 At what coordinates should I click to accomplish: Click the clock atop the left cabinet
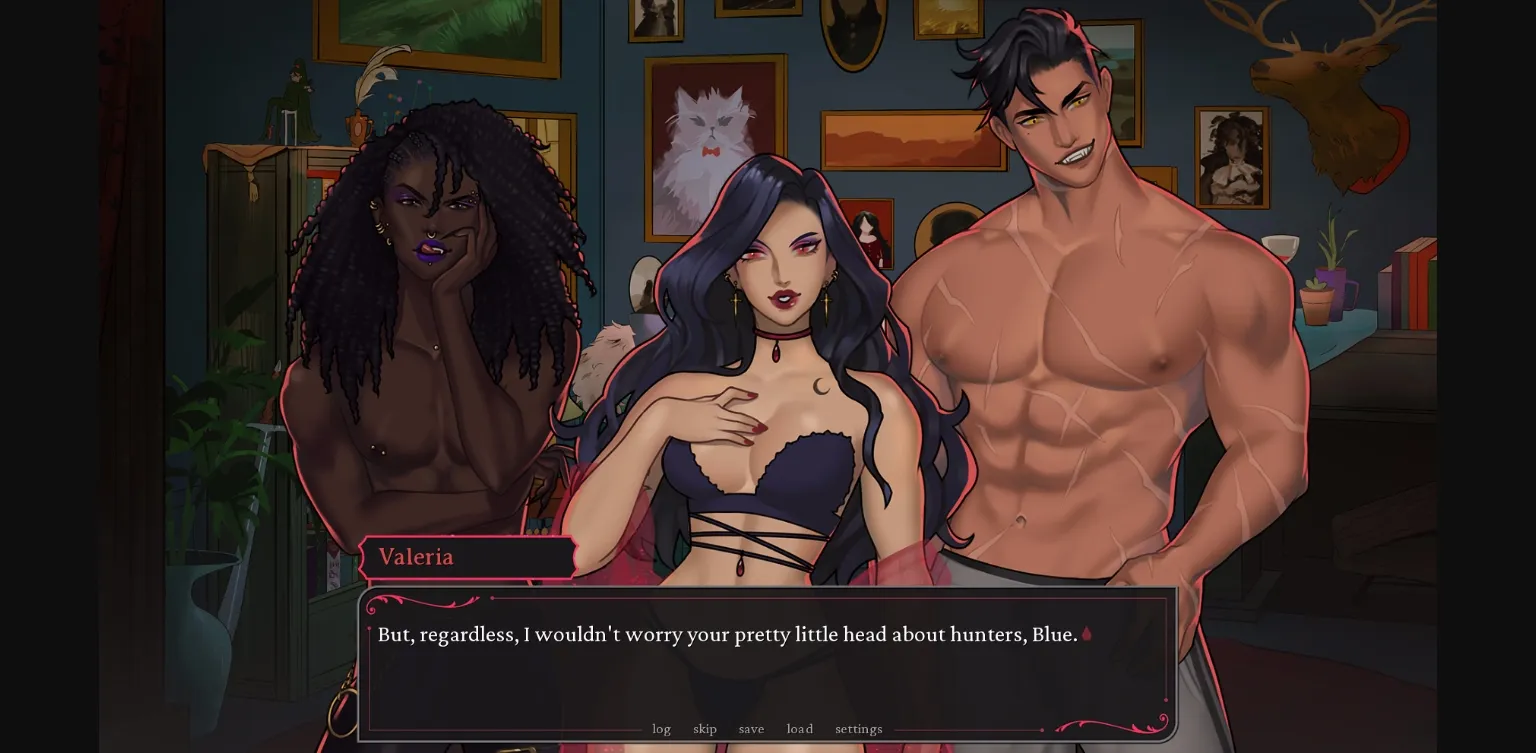[x=358, y=128]
